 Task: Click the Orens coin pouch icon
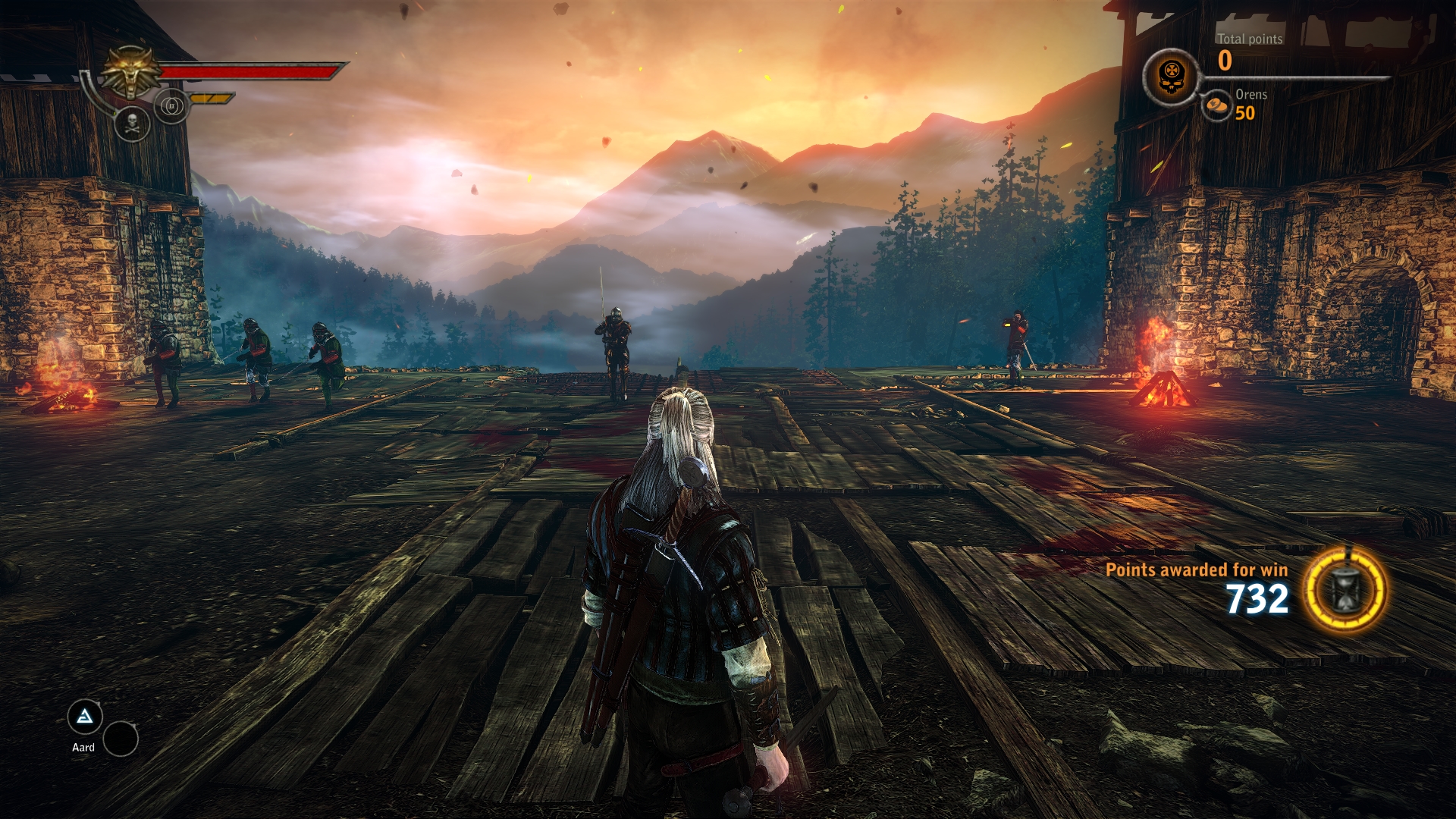(1218, 105)
